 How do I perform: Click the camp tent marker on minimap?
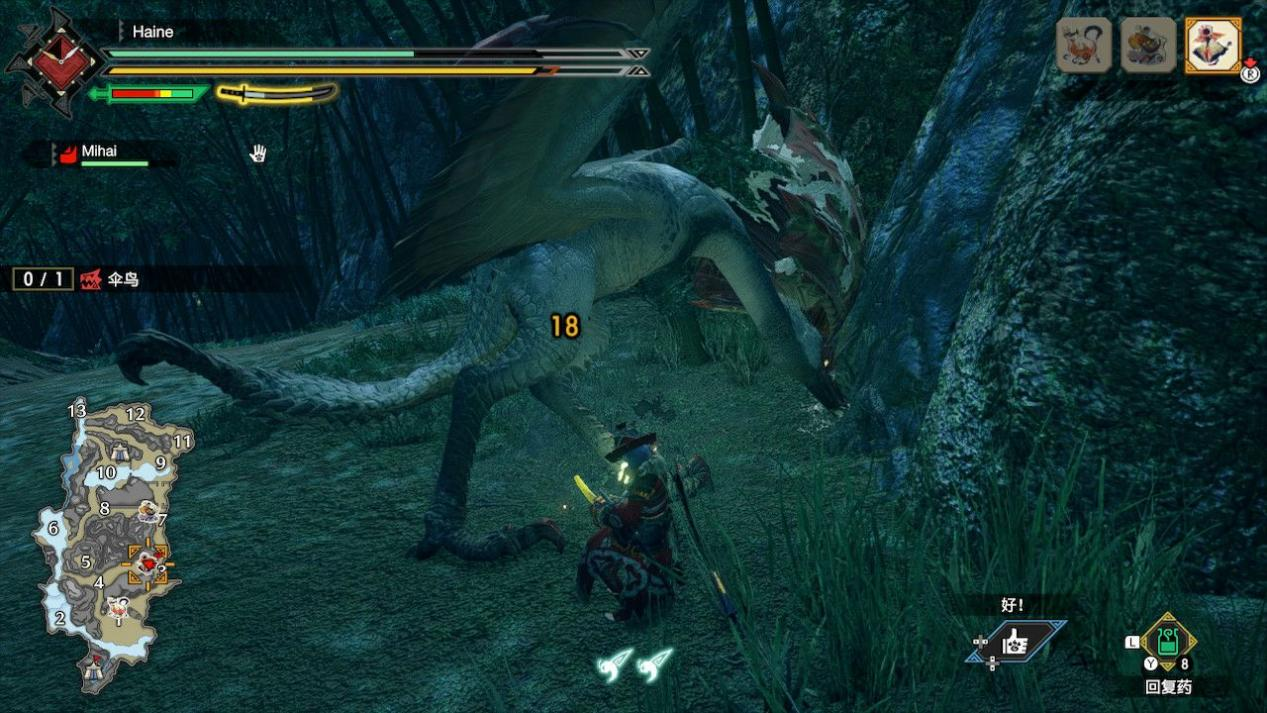pos(97,661)
